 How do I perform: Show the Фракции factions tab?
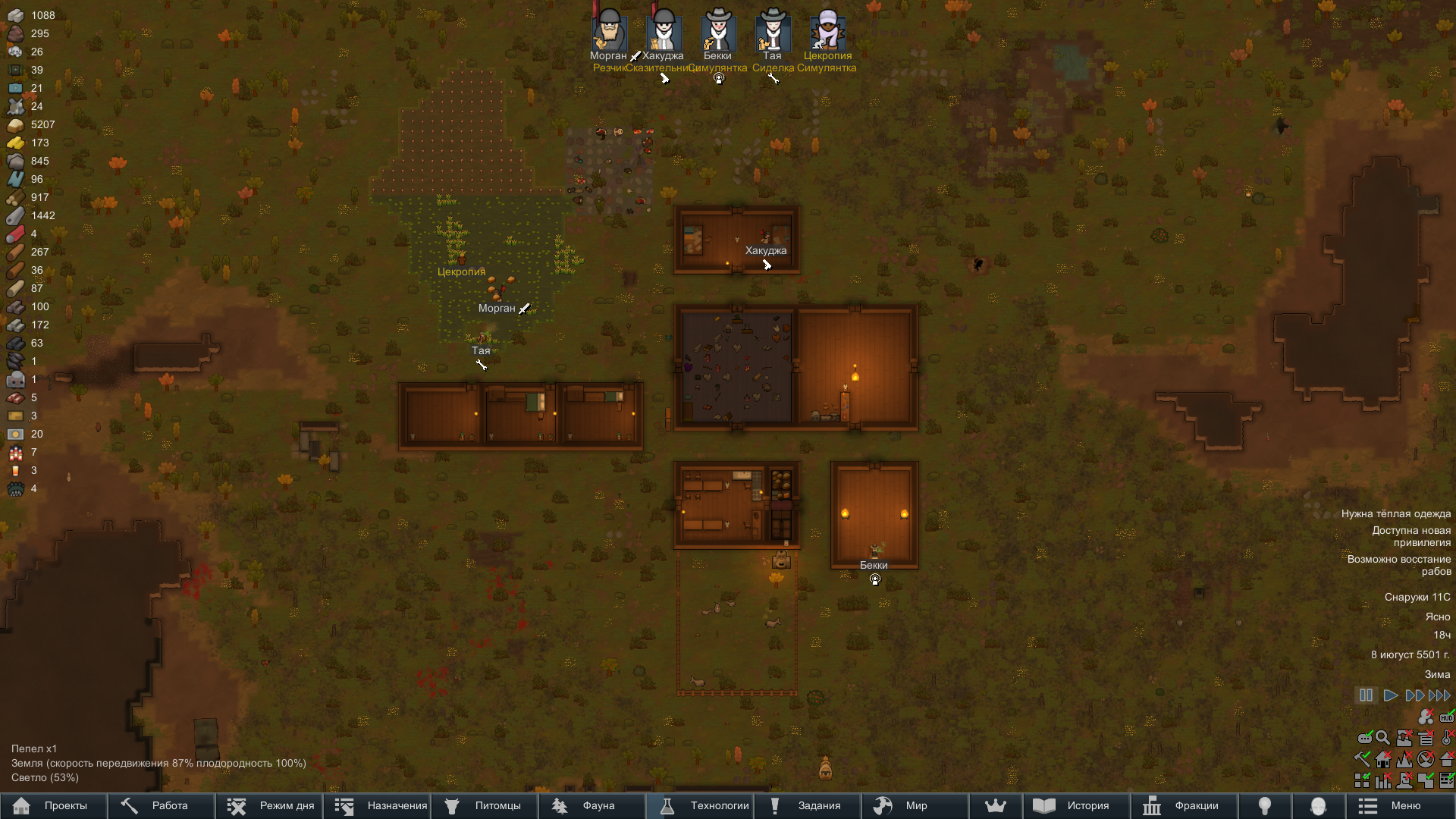coord(1184,805)
